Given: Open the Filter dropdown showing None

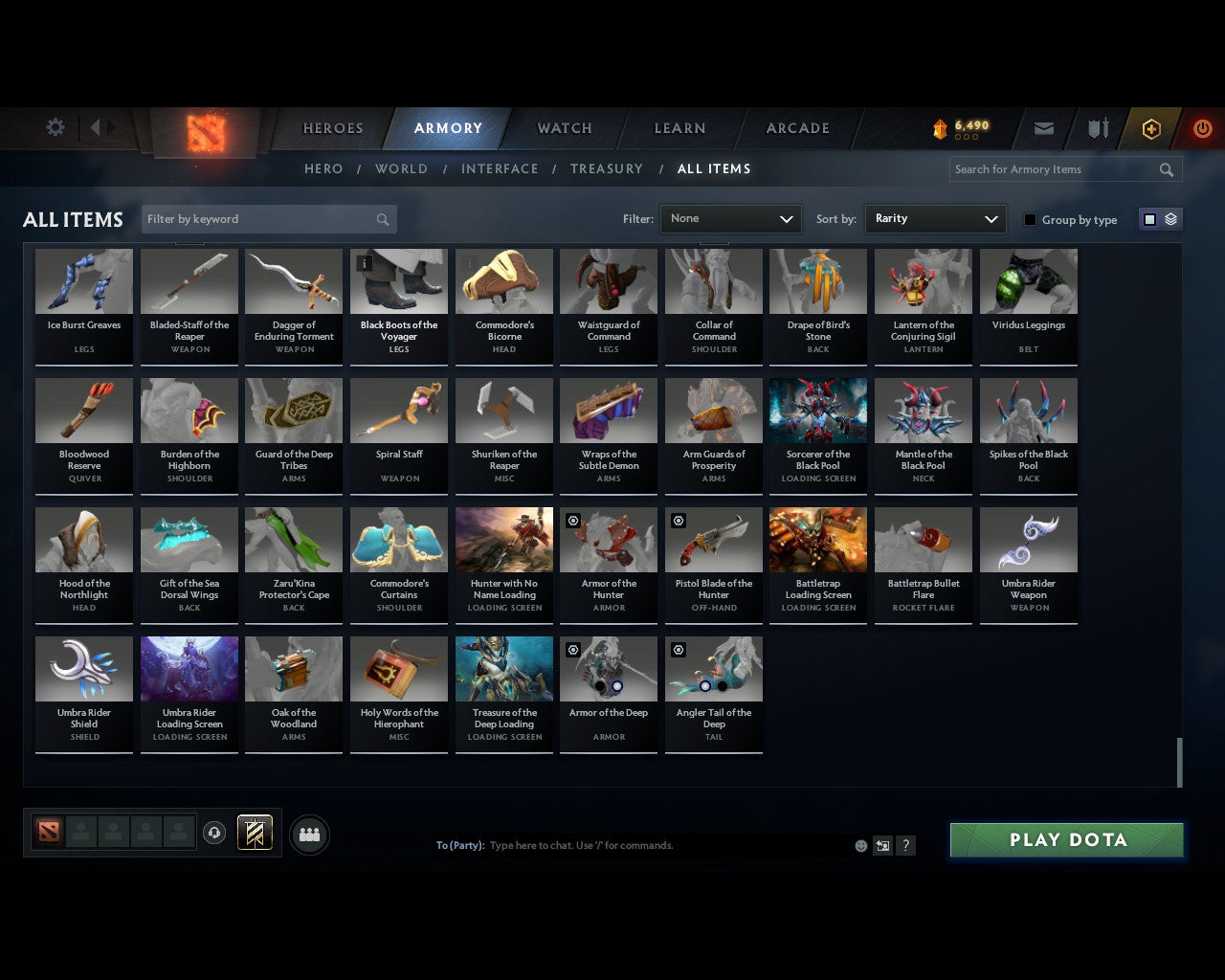Looking at the screenshot, I should (x=730, y=218).
